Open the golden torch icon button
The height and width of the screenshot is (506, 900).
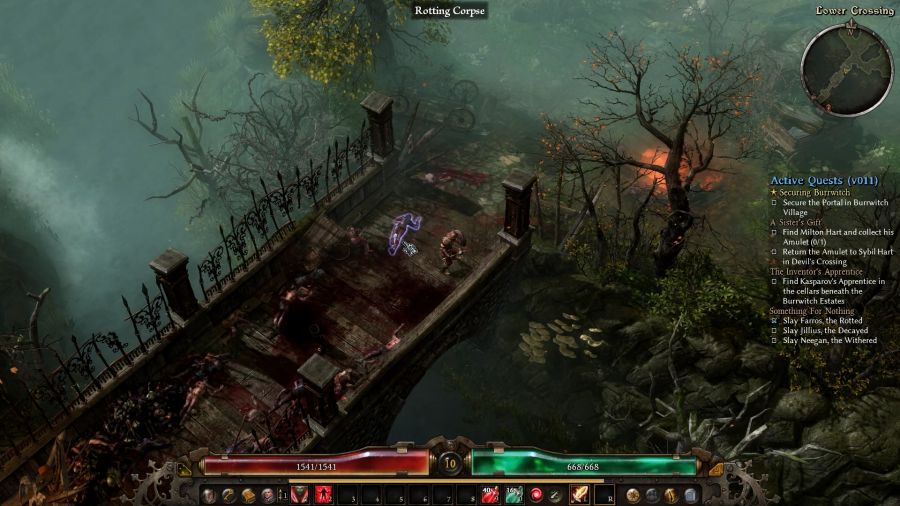tap(671, 495)
